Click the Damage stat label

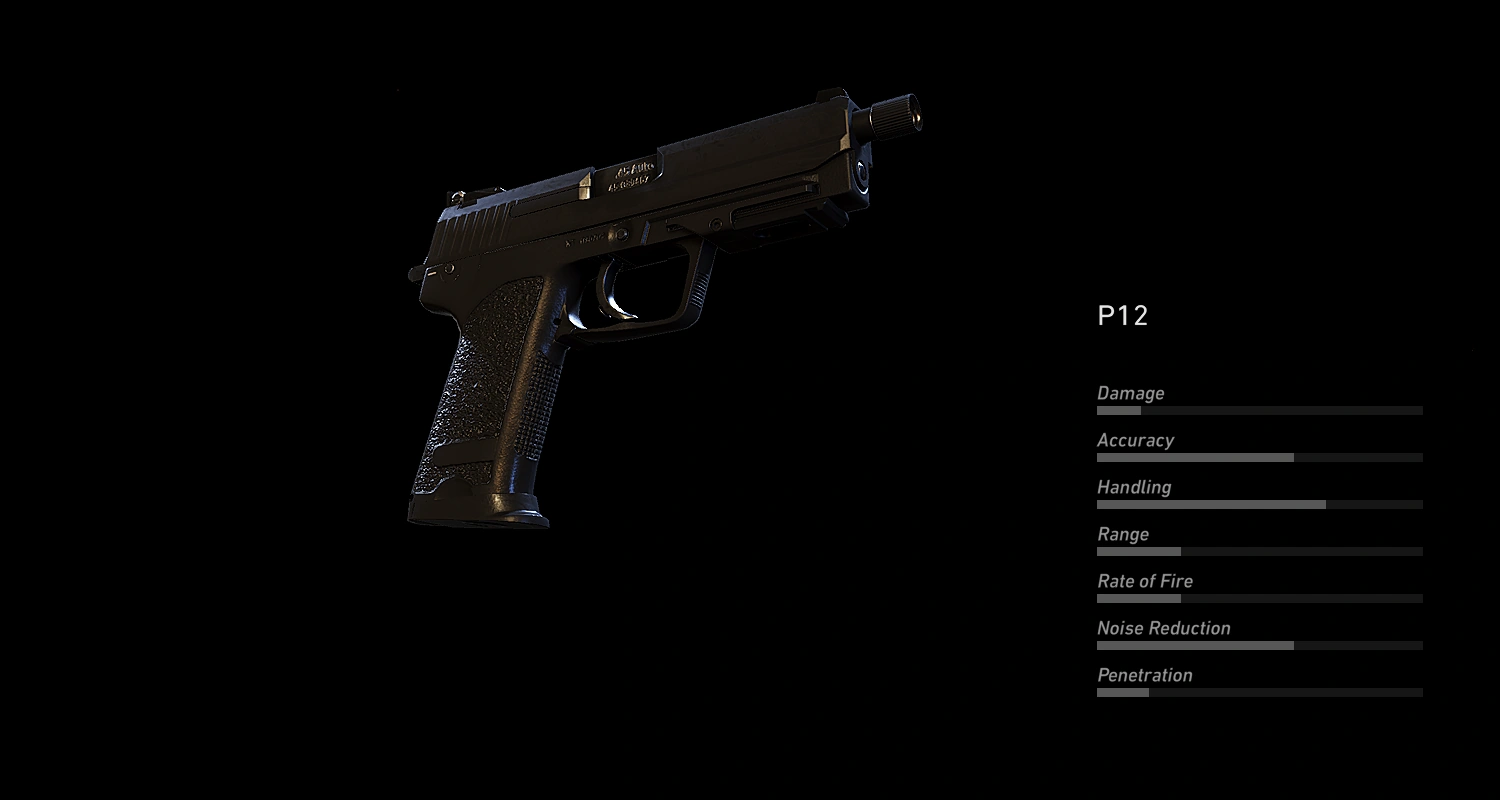pyautogui.click(x=1131, y=393)
